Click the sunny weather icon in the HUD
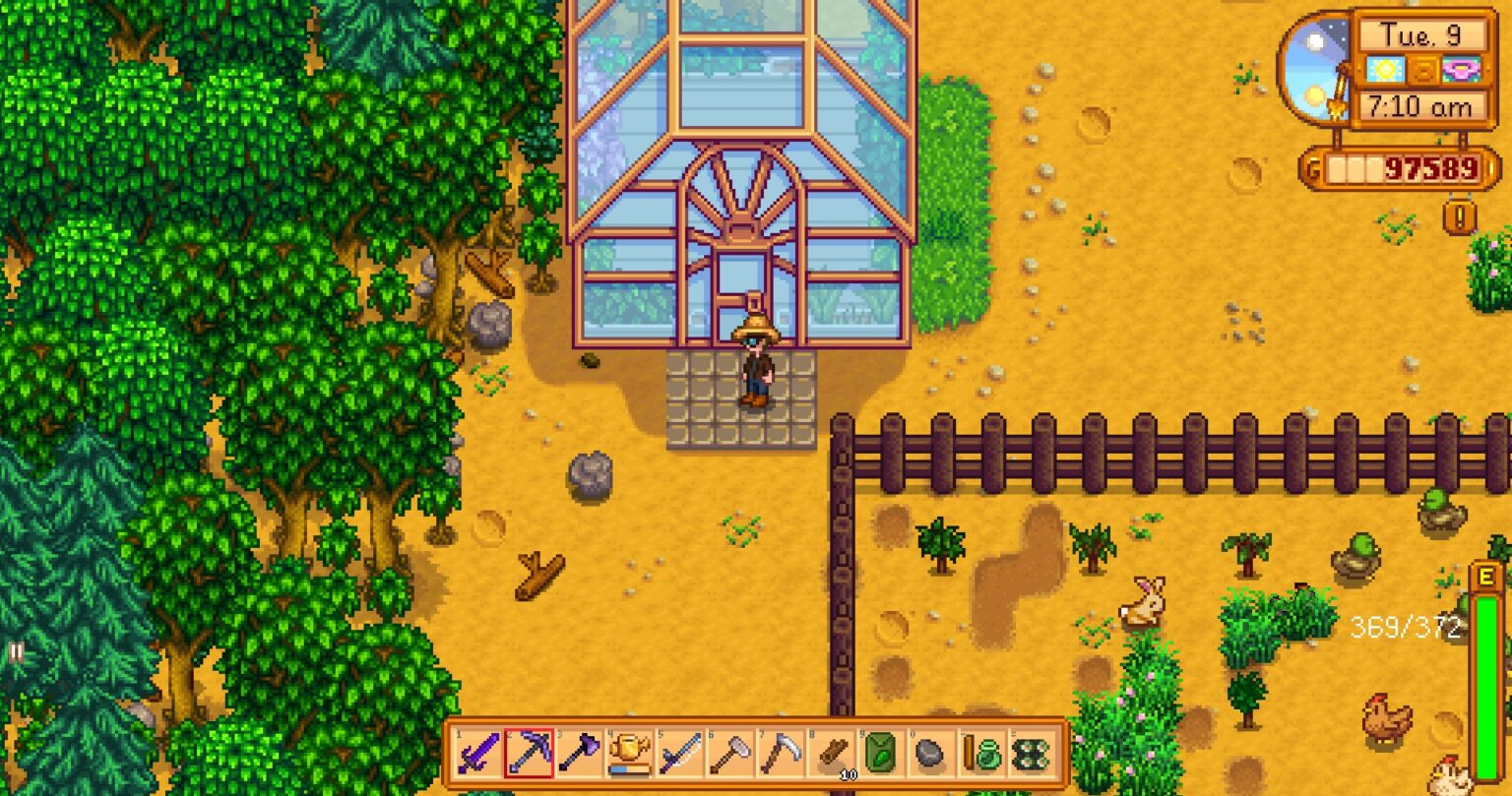This screenshot has height=796, width=1512. click(1386, 69)
